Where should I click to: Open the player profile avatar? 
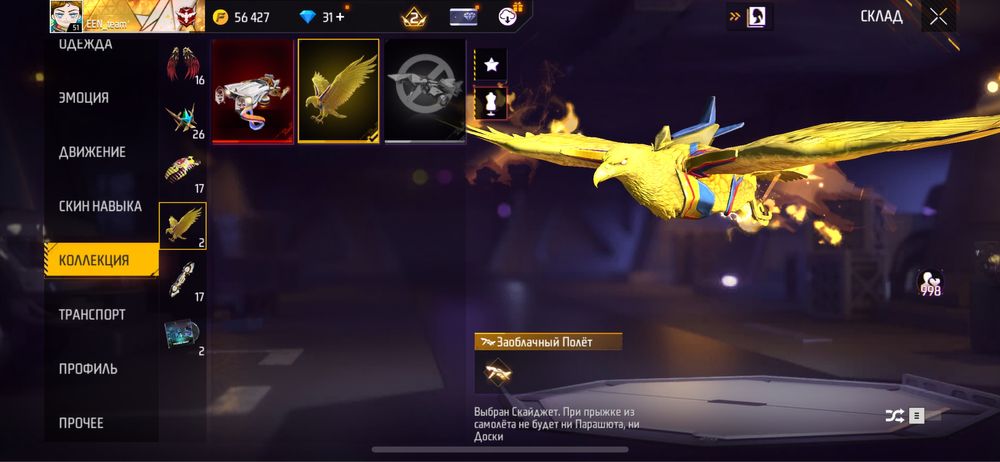(66, 16)
